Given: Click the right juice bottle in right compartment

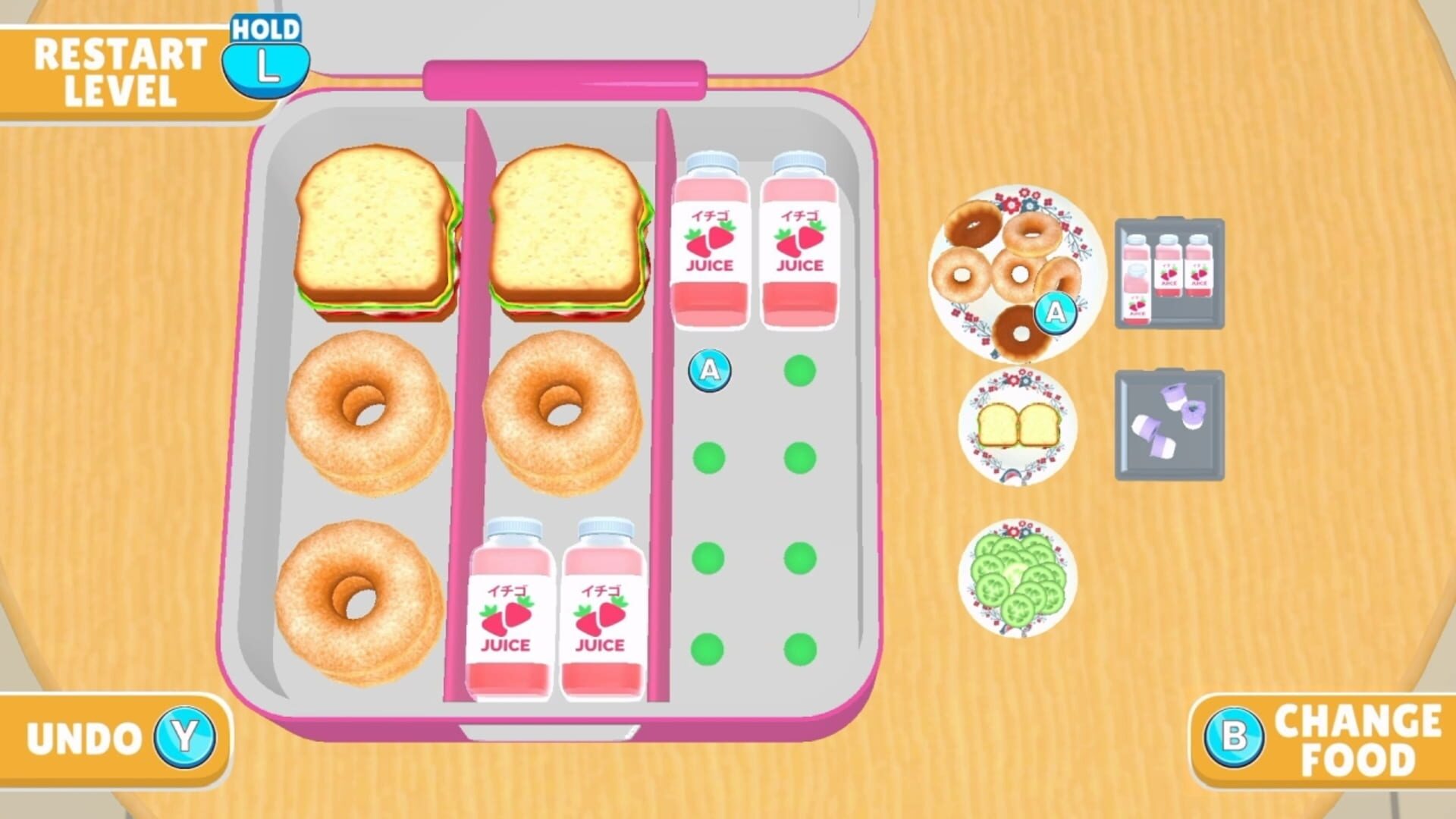Looking at the screenshot, I should [800, 243].
